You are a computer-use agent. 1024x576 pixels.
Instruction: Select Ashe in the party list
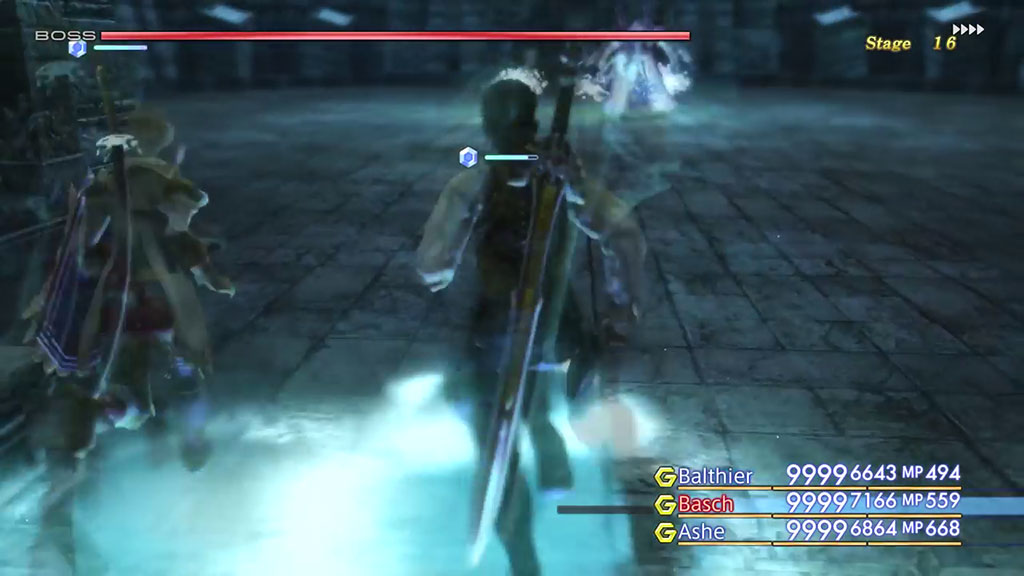[x=701, y=531]
